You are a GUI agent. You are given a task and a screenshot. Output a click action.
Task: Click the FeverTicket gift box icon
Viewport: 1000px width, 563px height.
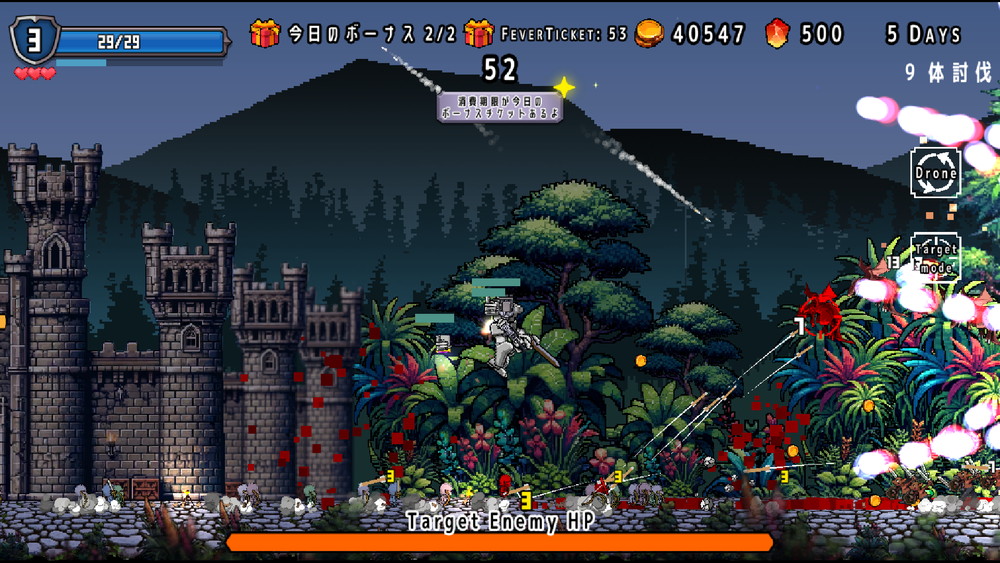[479, 34]
